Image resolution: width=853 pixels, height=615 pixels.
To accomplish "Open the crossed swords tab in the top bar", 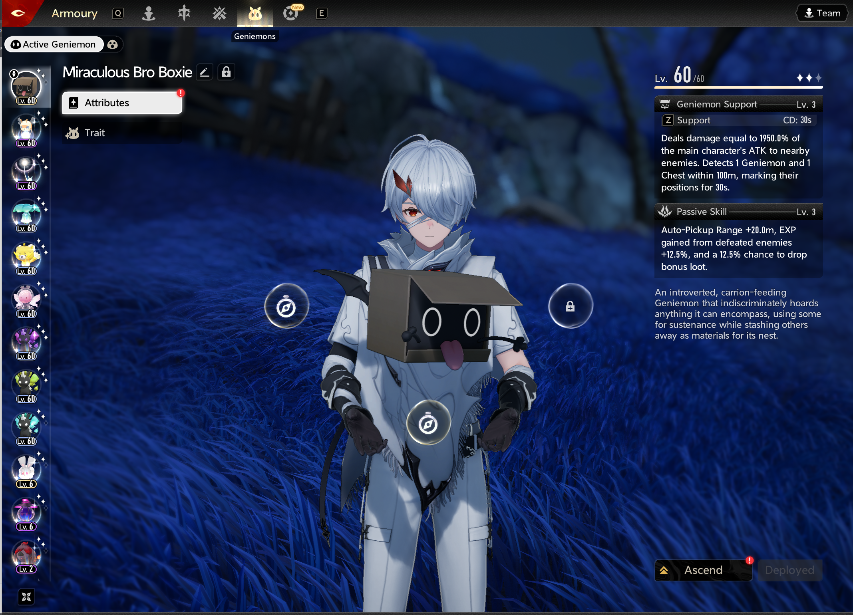I will coord(219,14).
